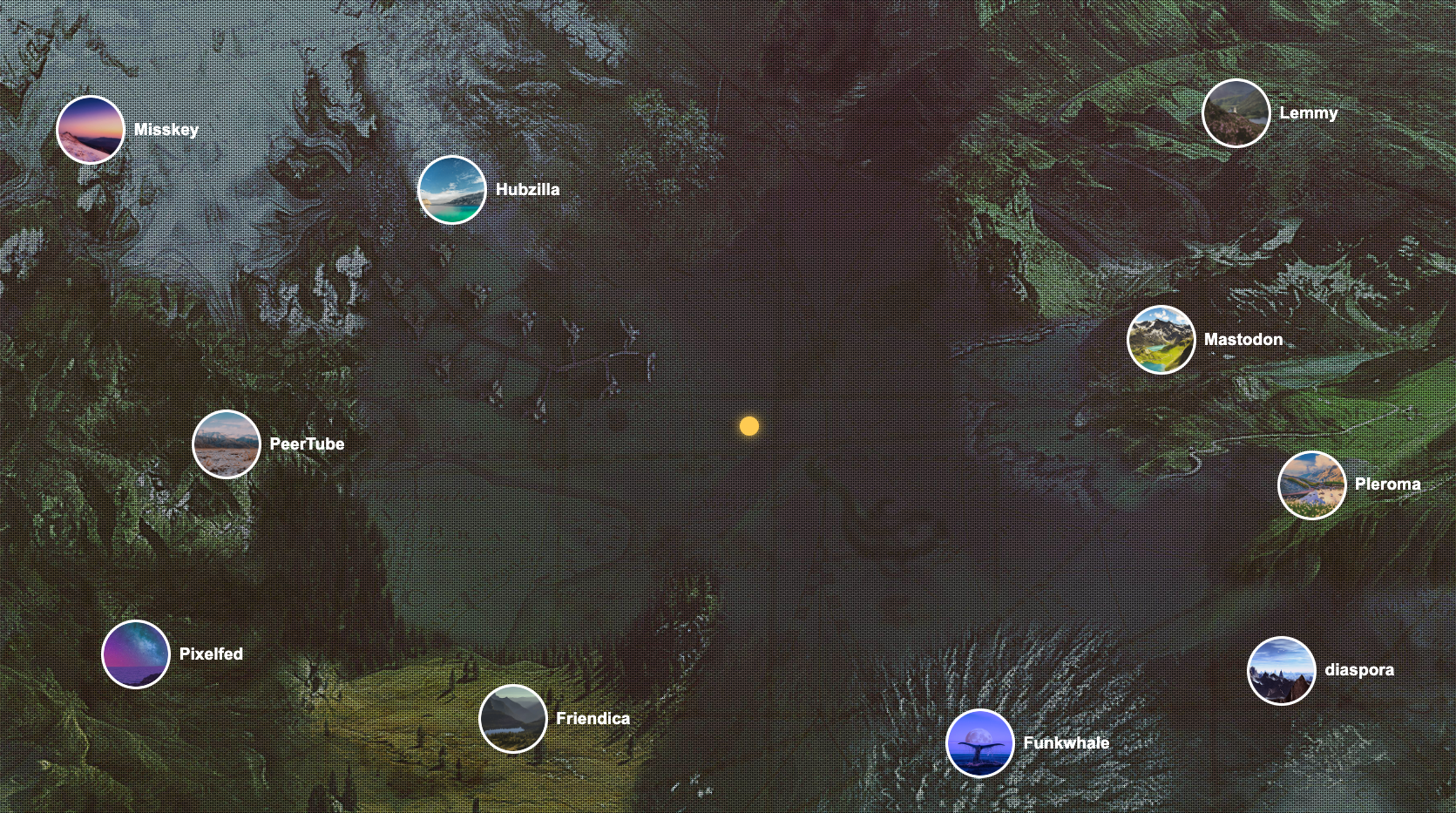Select the PeerTube circle
This screenshot has width=1456, height=813.
click(227, 444)
